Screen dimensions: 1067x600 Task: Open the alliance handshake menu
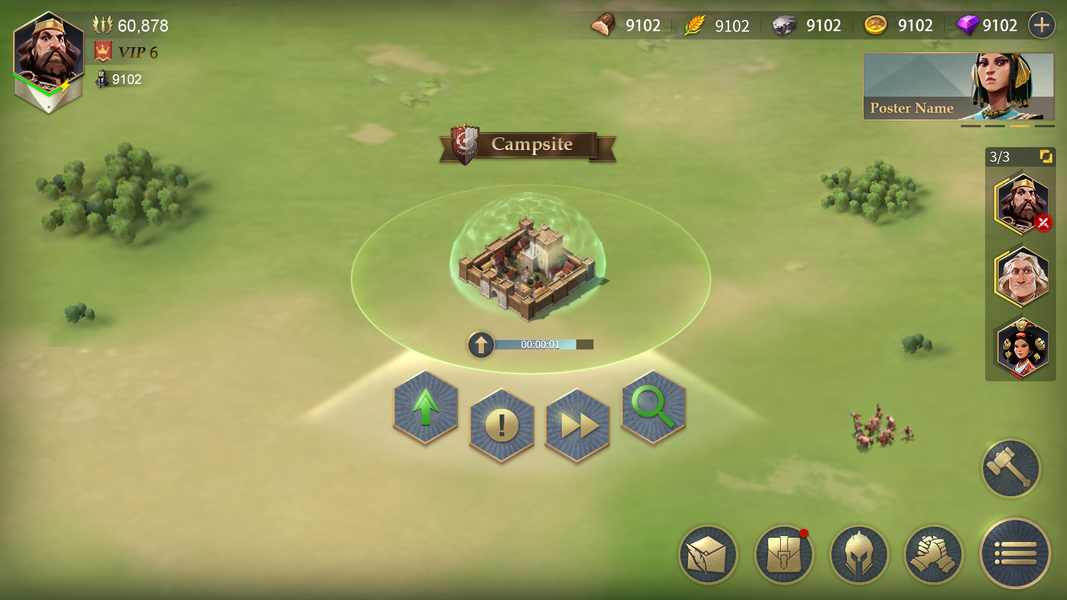[x=934, y=555]
